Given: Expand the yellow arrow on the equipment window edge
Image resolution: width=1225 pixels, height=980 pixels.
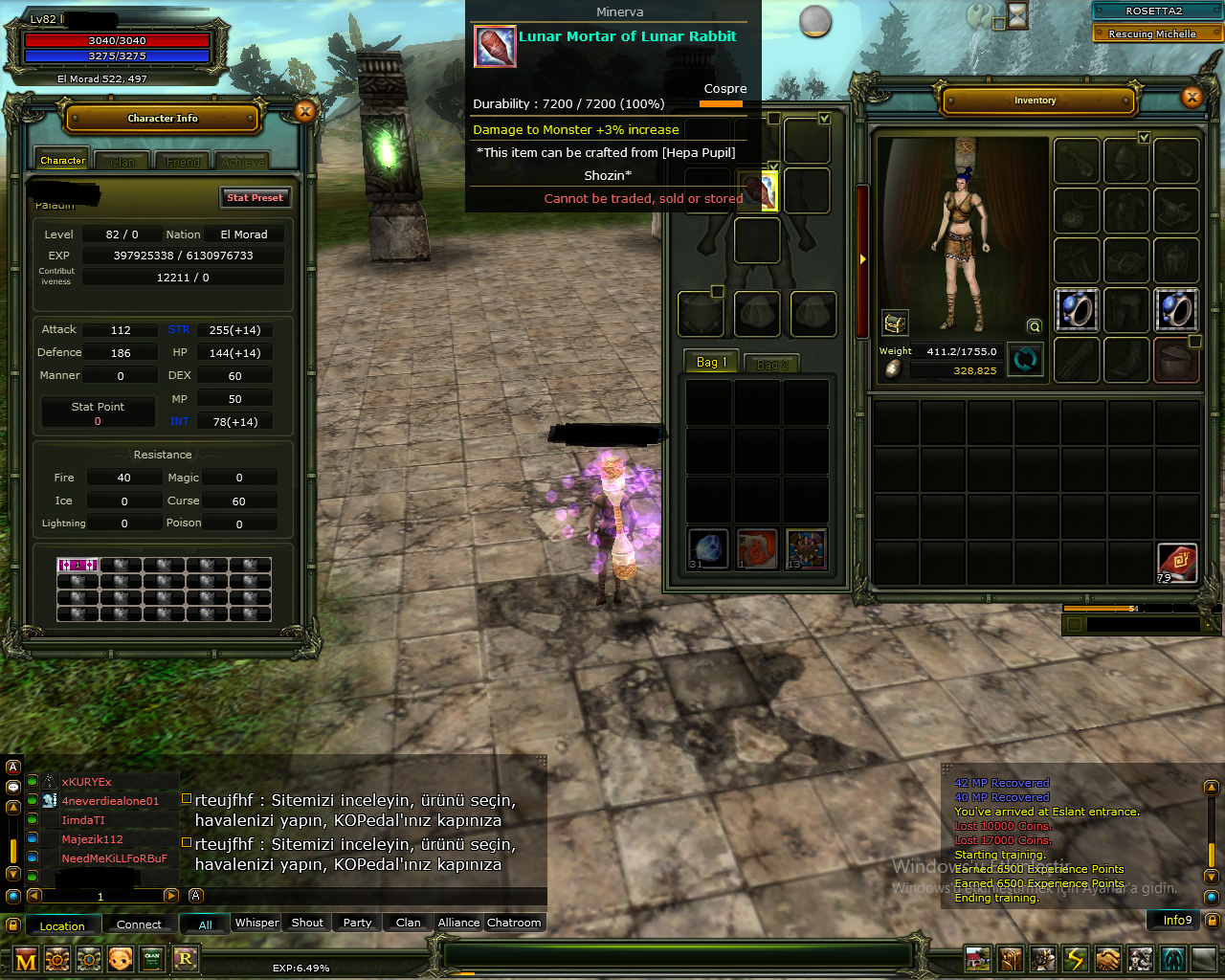Looking at the screenshot, I should [x=862, y=257].
